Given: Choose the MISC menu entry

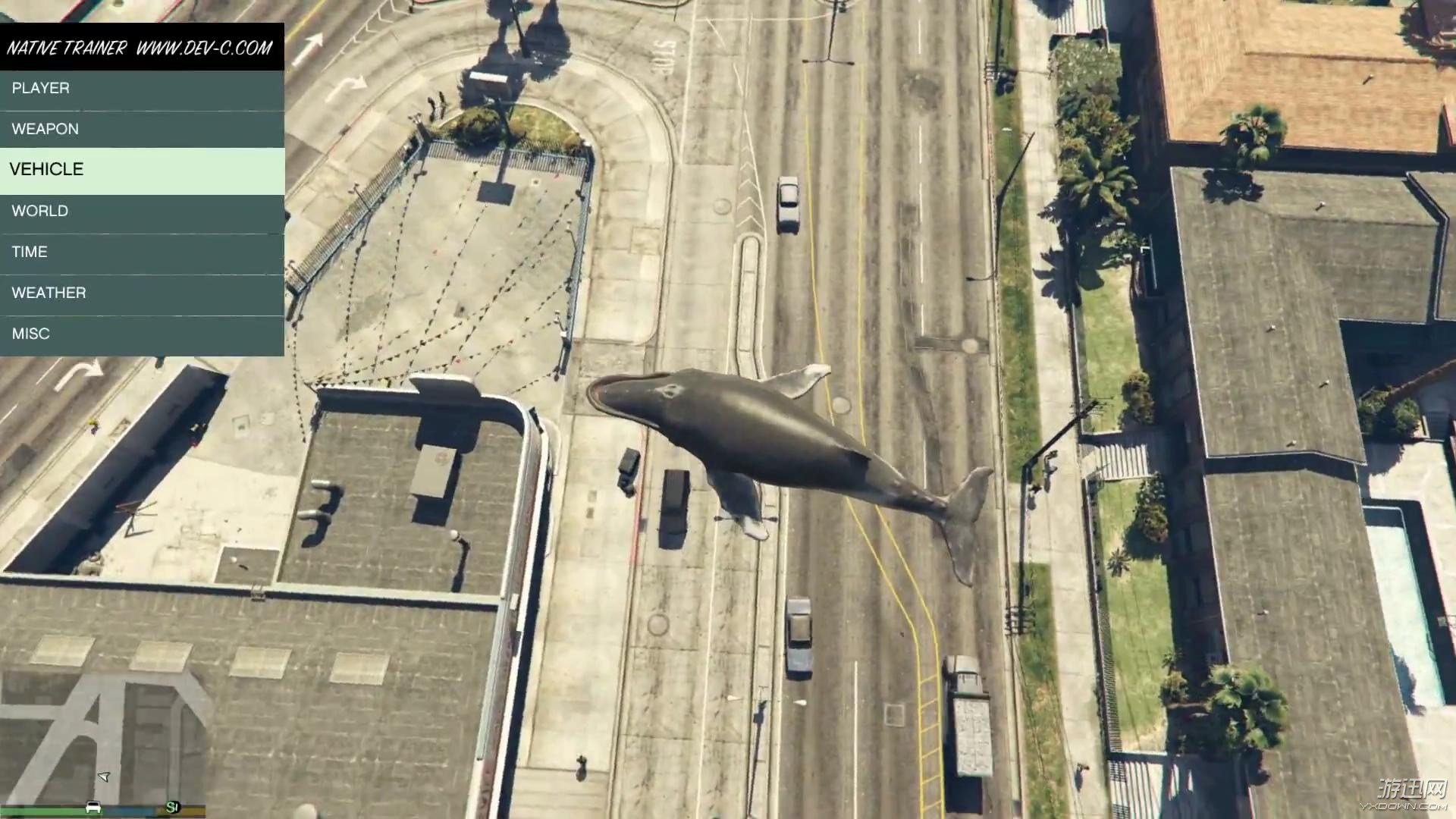Looking at the screenshot, I should pos(142,334).
